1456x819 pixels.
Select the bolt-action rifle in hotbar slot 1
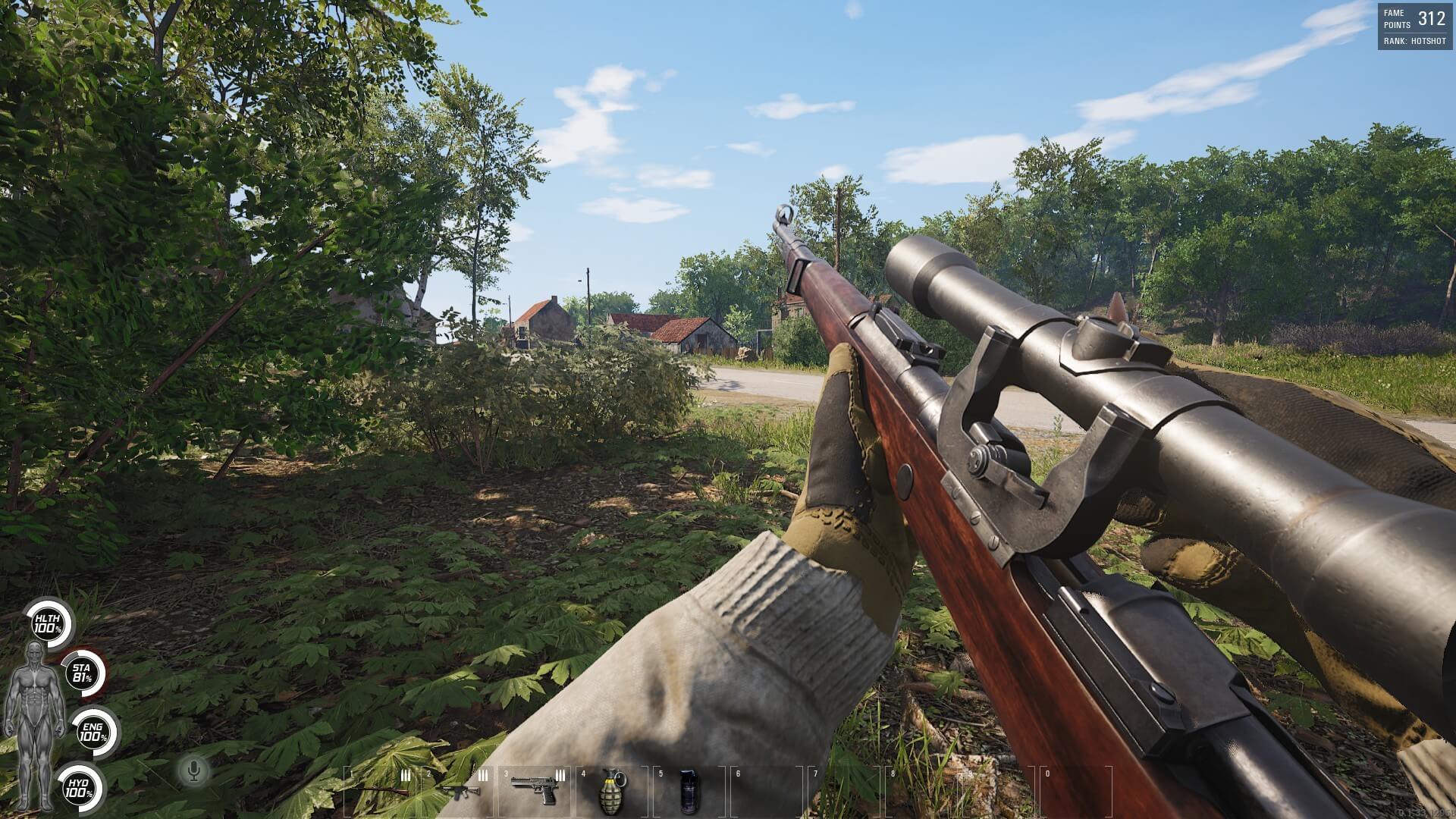pos(381,791)
